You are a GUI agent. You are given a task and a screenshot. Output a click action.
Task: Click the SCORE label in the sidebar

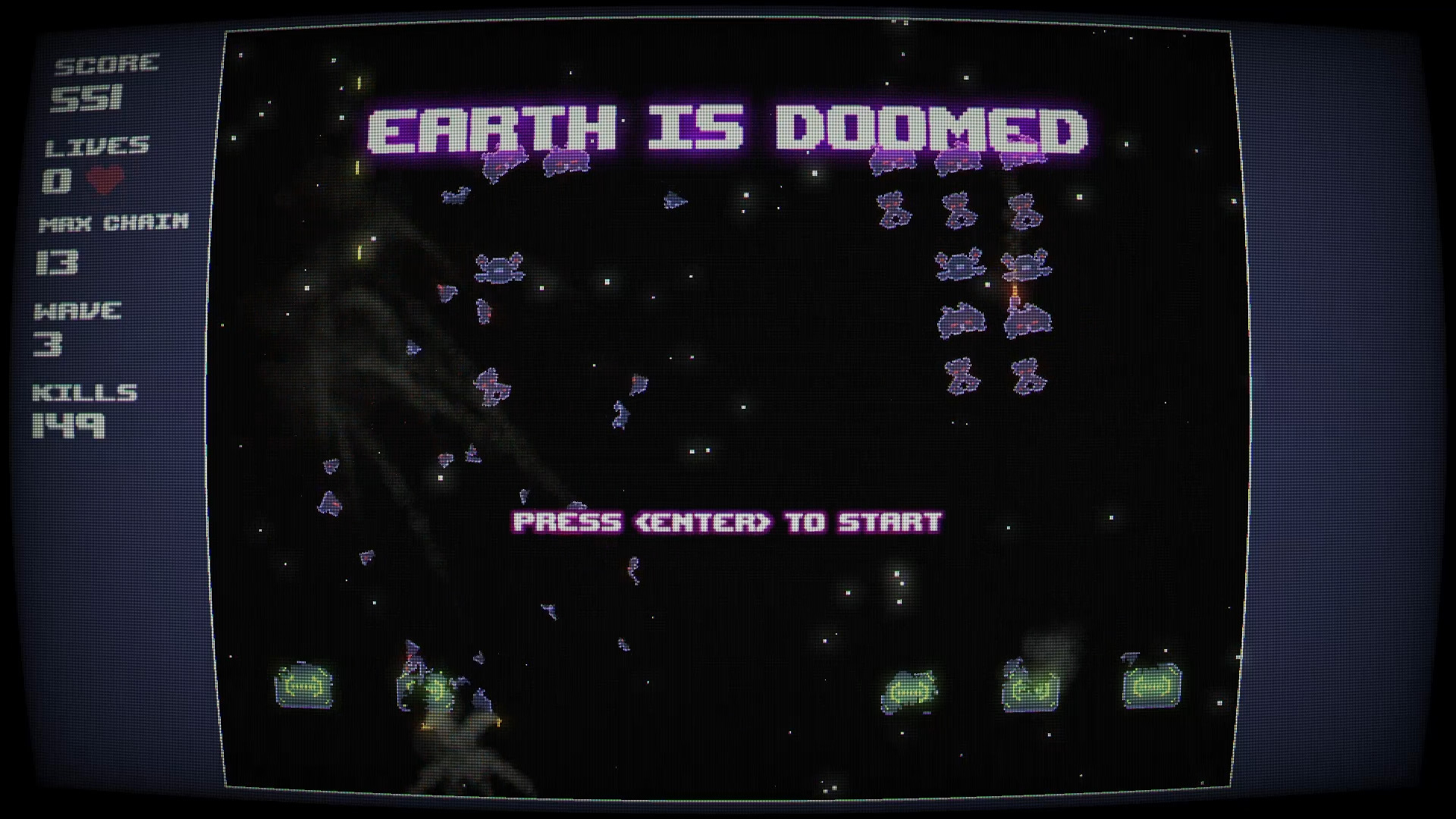click(106, 64)
